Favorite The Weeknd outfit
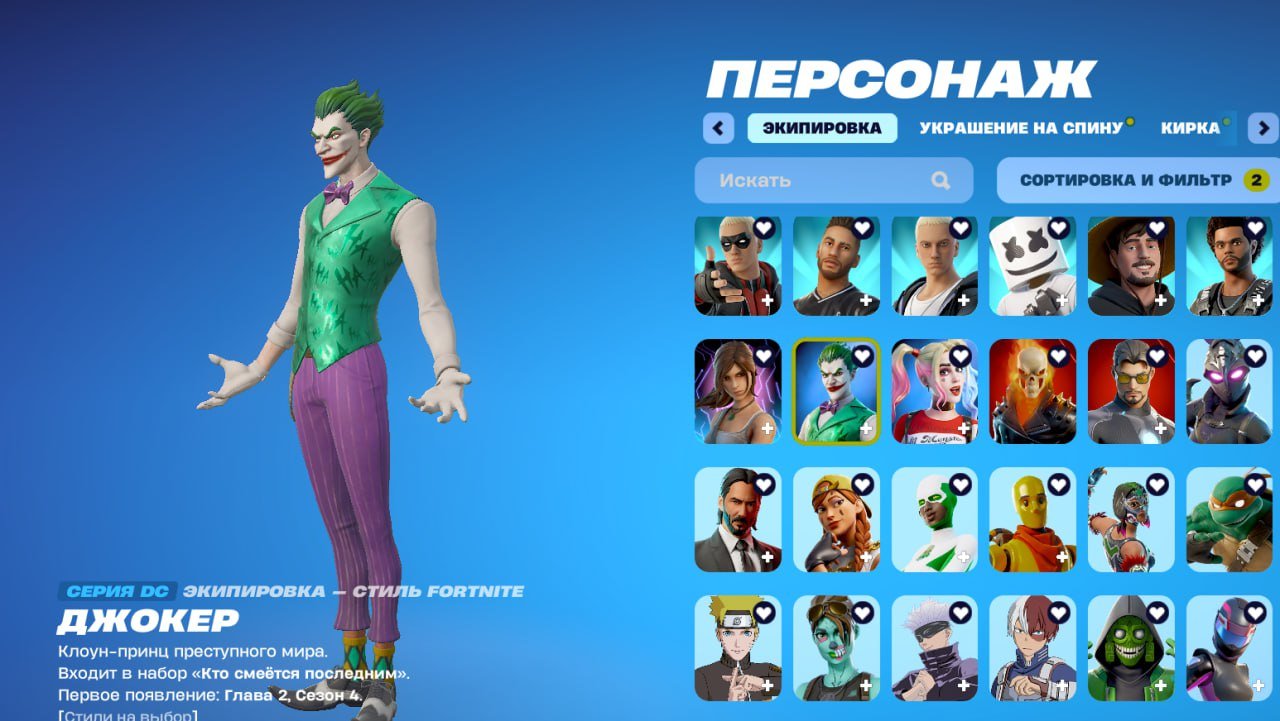The image size is (1280, 721). point(1257,229)
